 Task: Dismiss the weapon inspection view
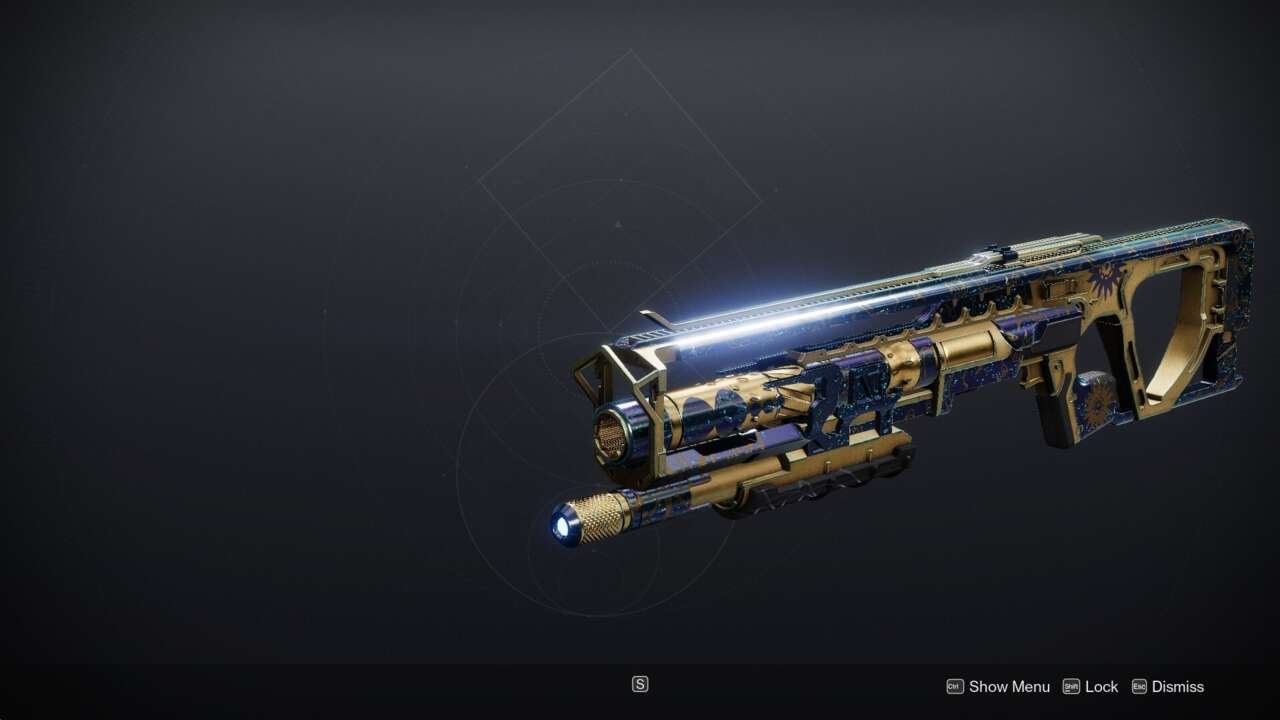pos(1168,687)
